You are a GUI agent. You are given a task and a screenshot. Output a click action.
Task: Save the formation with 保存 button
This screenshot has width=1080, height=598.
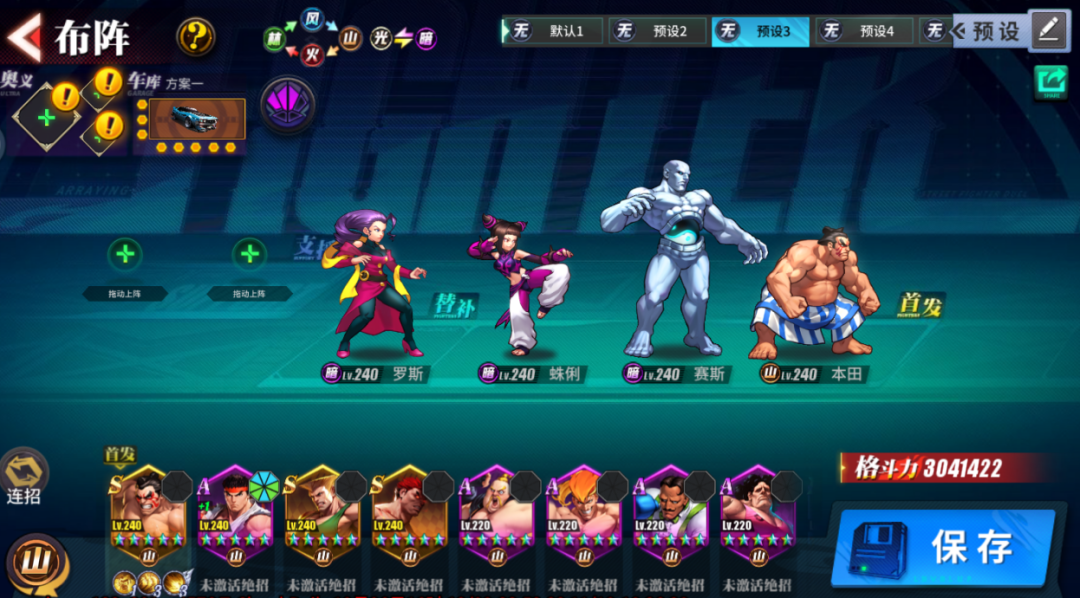click(x=943, y=546)
